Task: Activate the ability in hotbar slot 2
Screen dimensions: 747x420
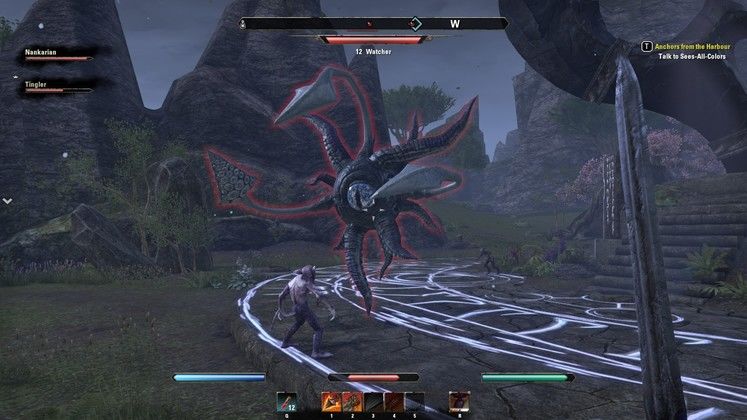Action: point(350,401)
